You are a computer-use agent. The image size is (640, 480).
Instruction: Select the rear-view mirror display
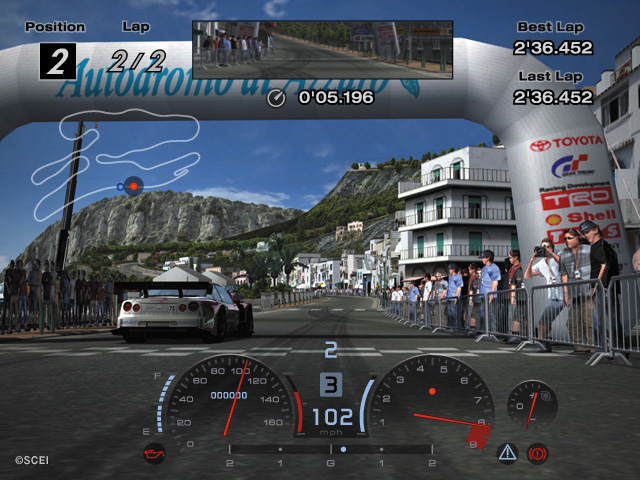[x=322, y=50]
